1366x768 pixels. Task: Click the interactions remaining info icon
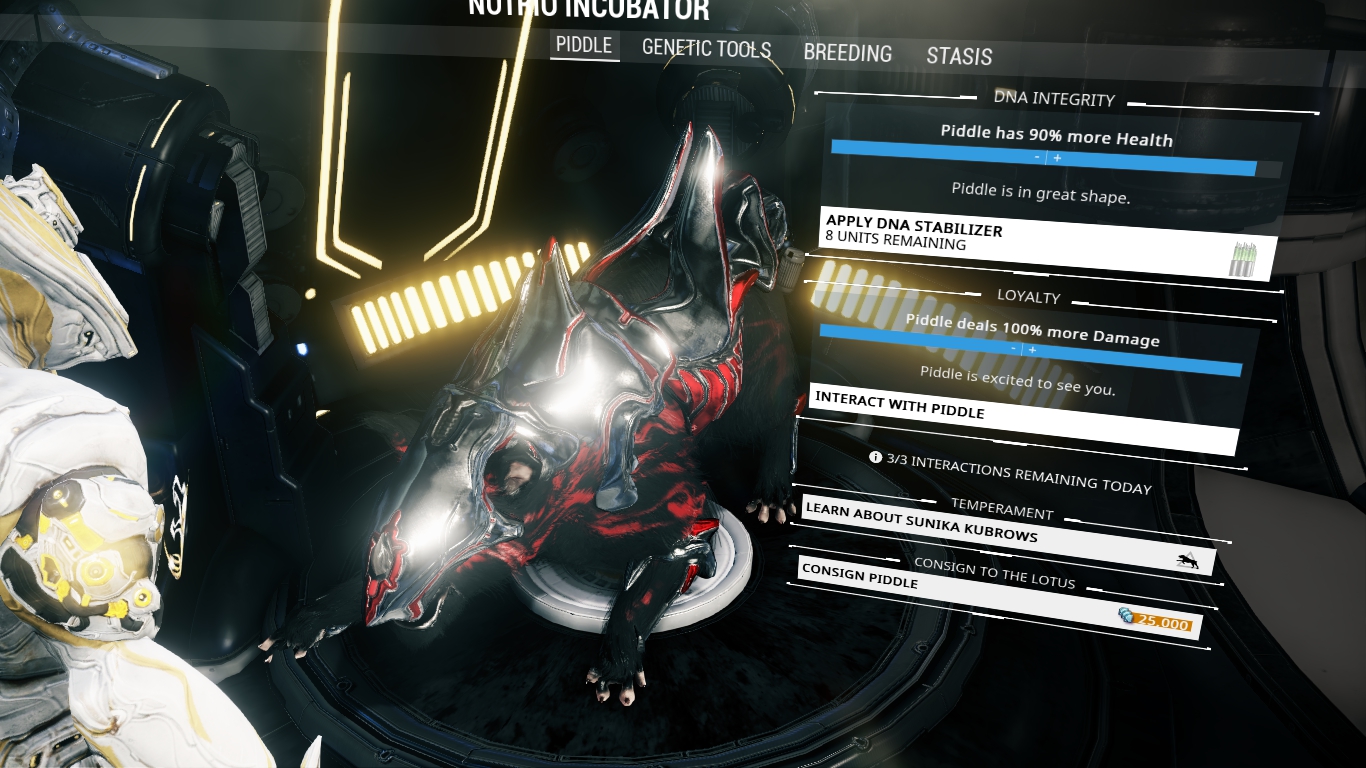[x=876, y=457]
